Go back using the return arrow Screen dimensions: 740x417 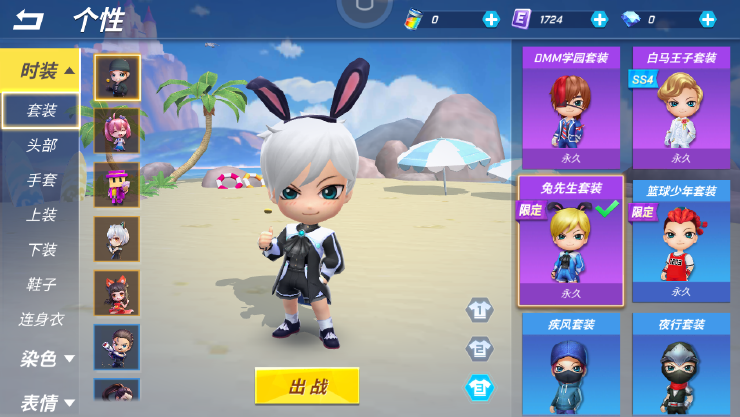coord(29,19)
